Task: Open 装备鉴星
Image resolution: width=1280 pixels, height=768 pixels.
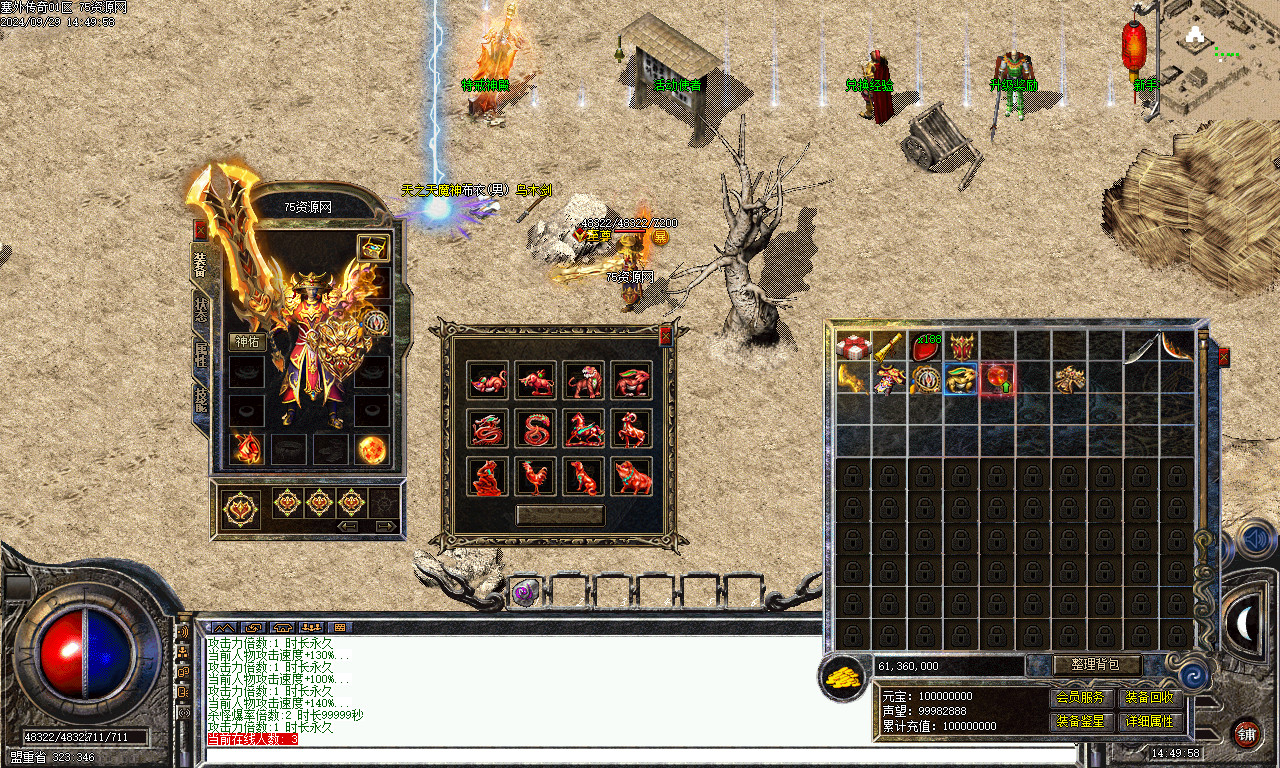Action: tap(1081, 721)
